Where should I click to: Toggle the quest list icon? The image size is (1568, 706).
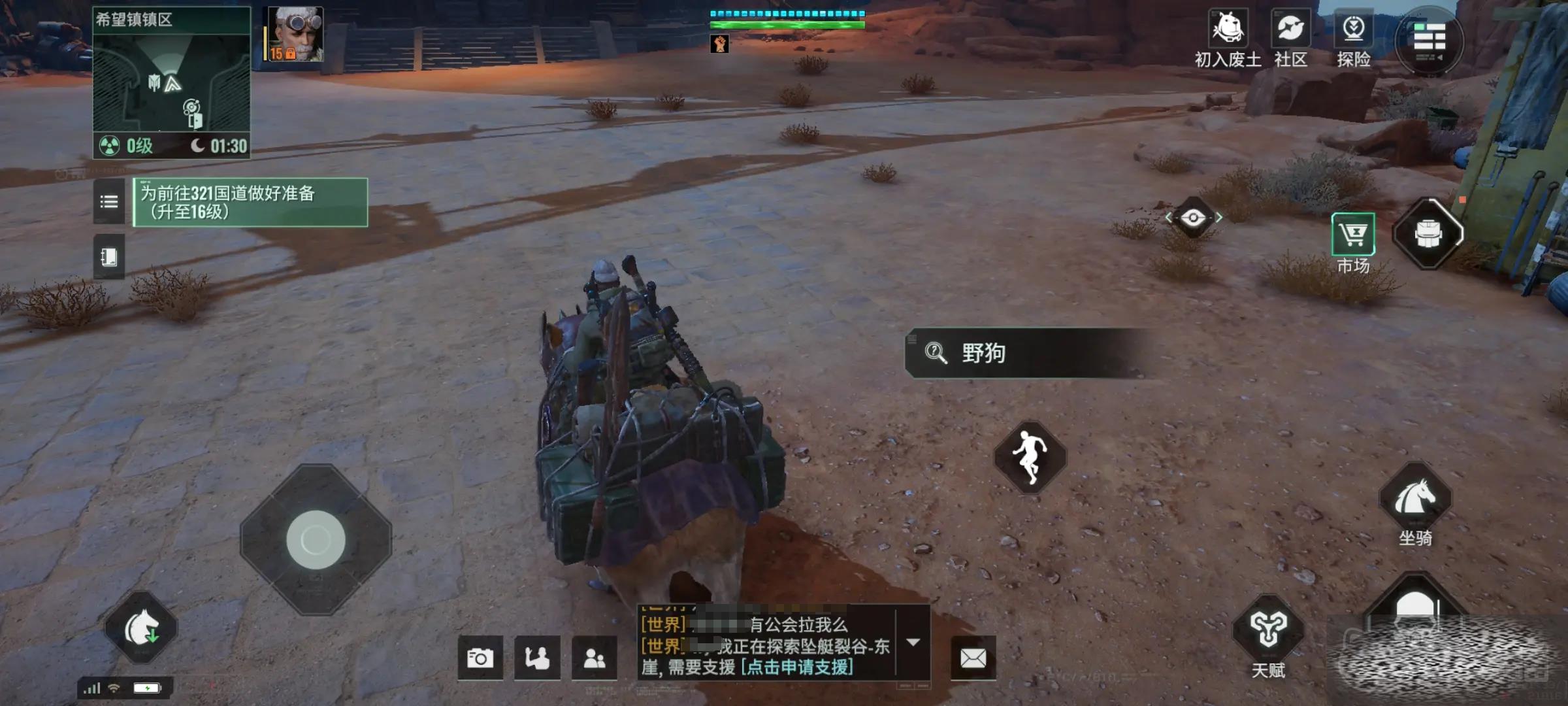point(108,202)
